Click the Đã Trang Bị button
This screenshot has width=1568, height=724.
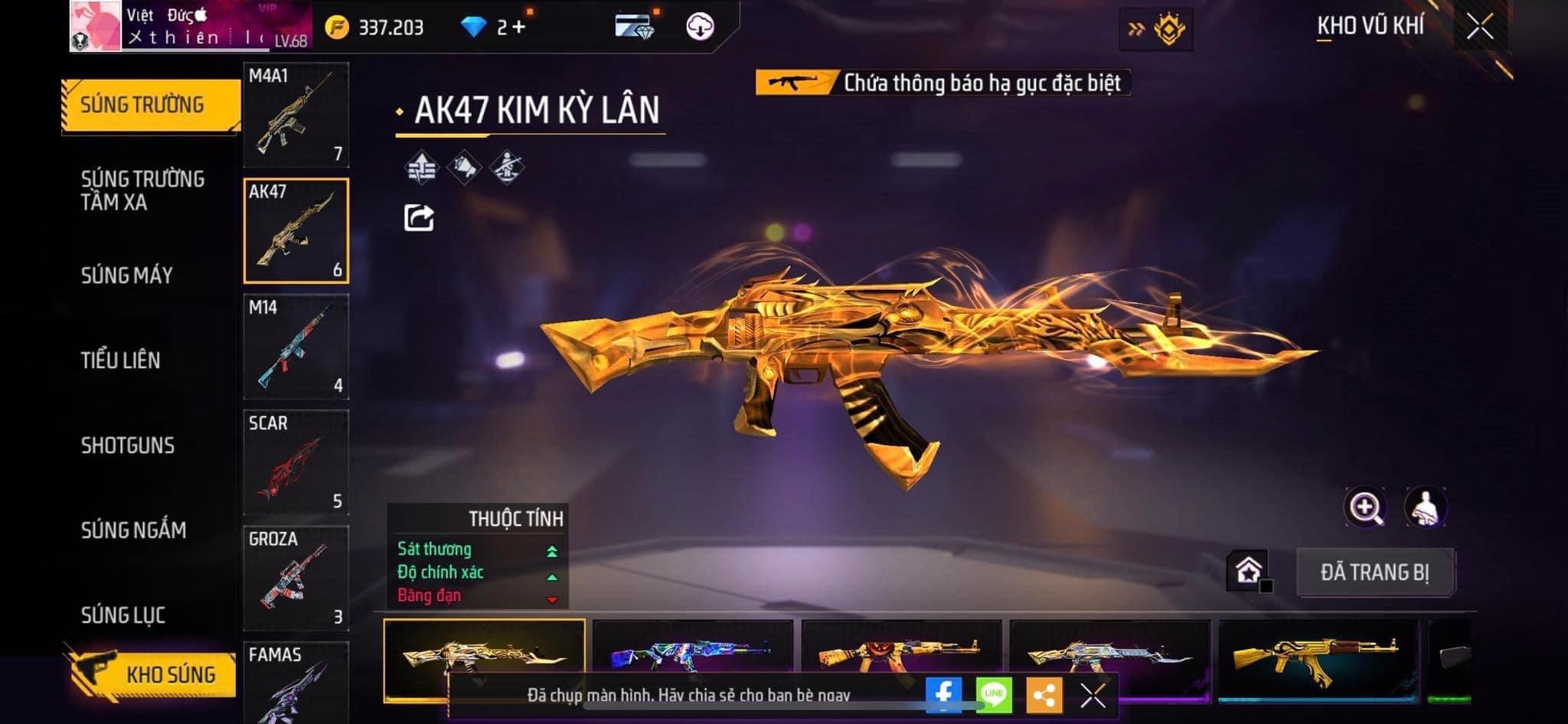click(1375, 572)
